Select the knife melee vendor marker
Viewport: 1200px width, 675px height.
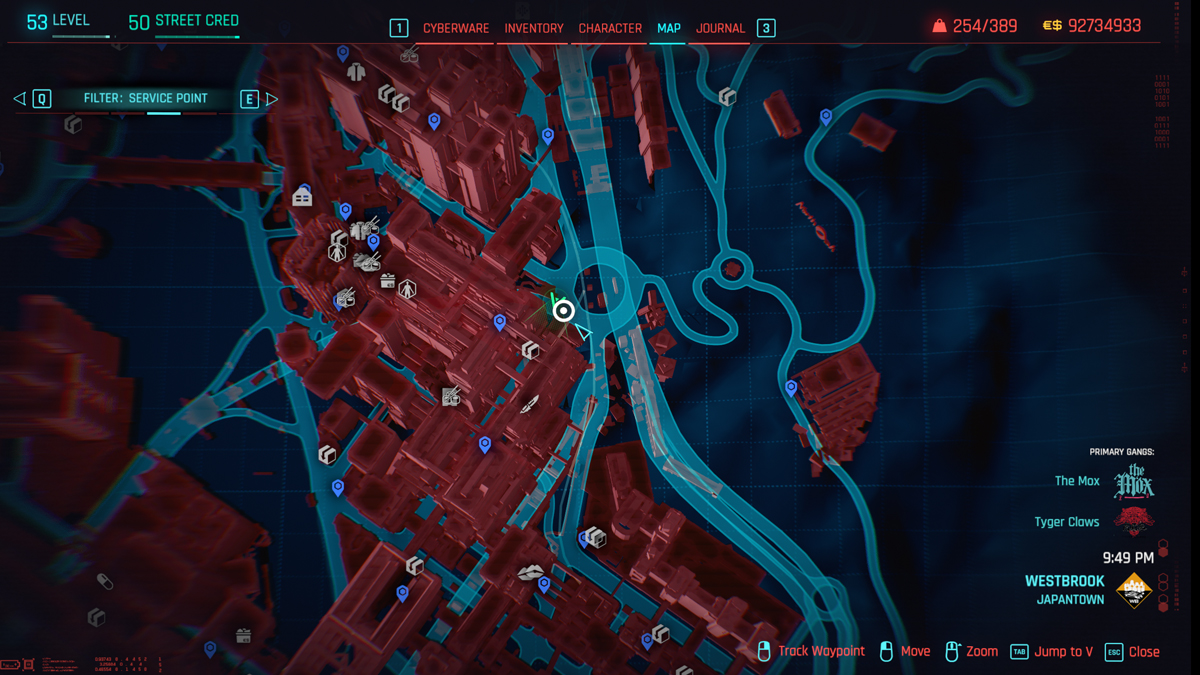(529, 404)
